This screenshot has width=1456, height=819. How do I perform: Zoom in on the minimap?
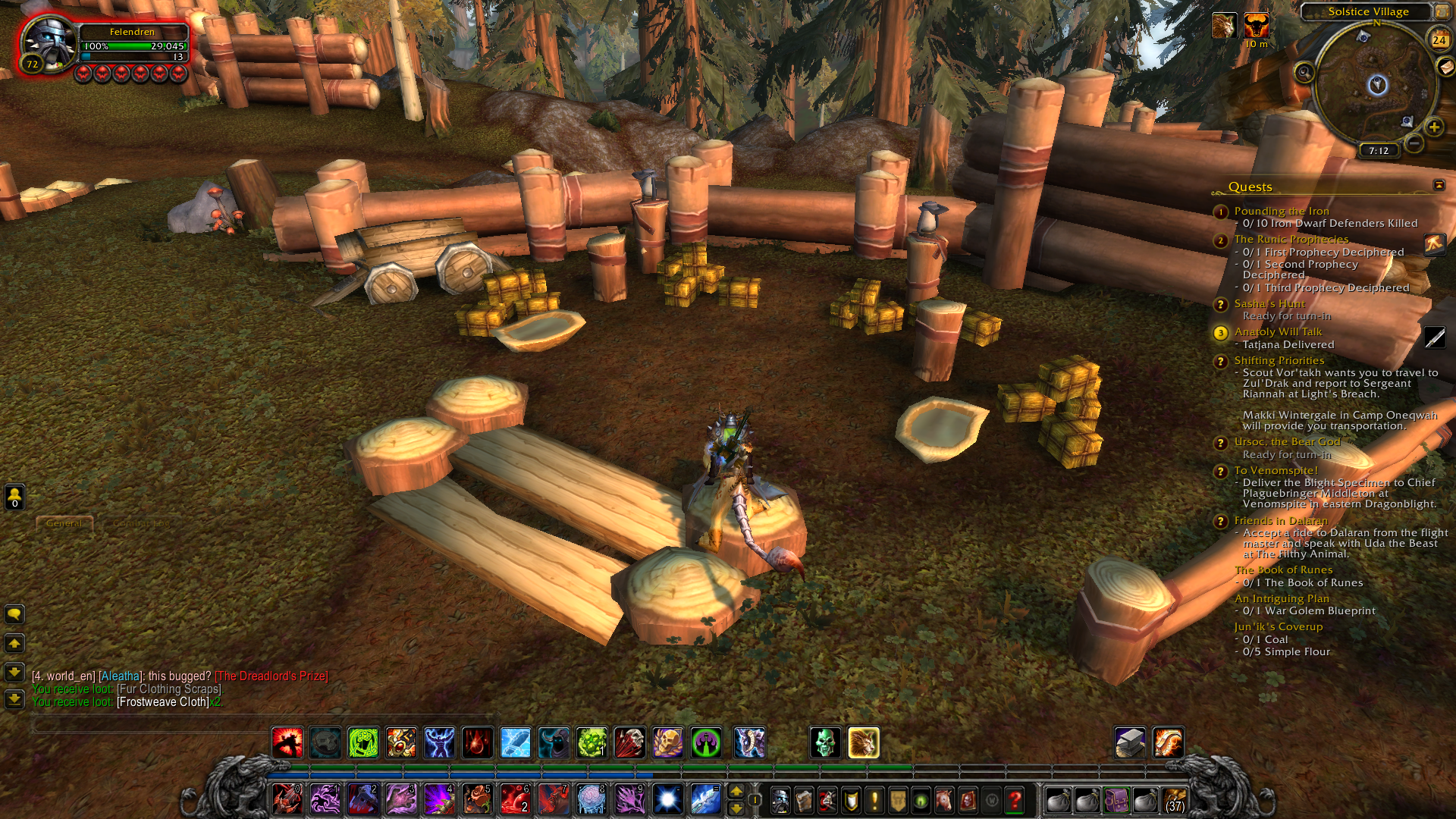tap(1433, 127)
